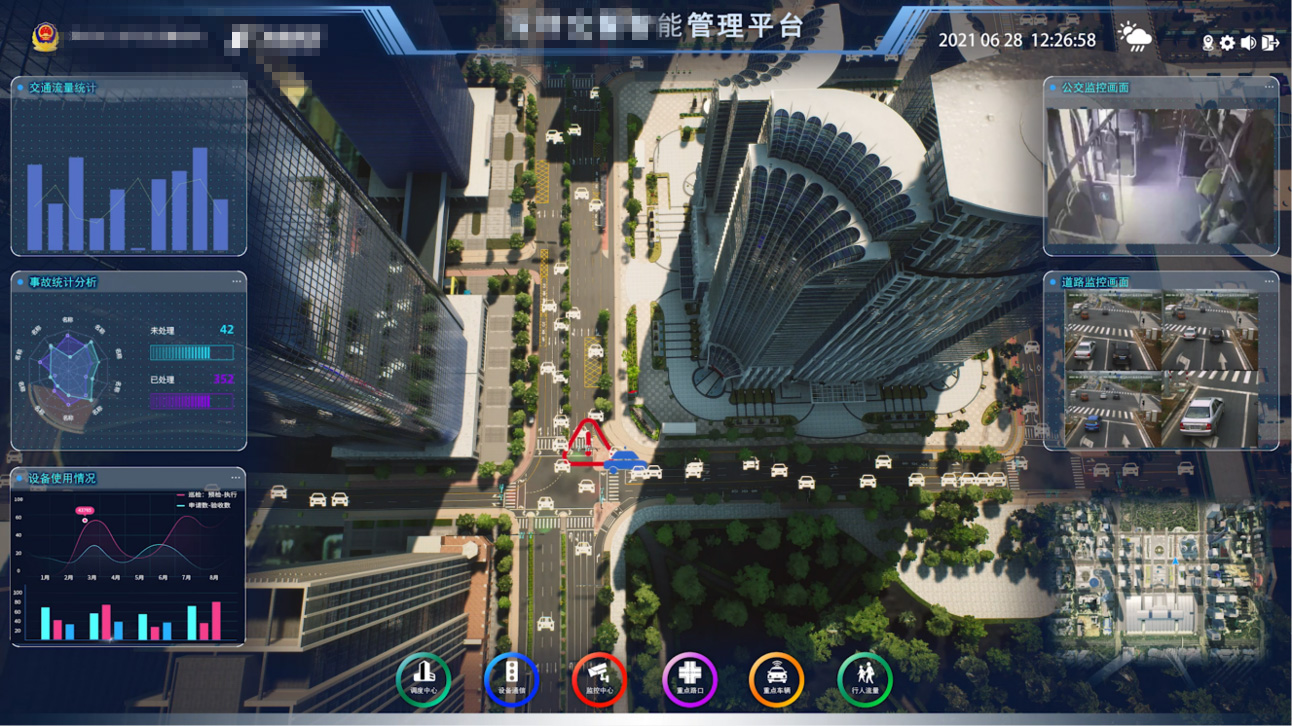Select the 设备通信 traffic light button
This screenshot has width=1292, height=726.
coord(511,679)
